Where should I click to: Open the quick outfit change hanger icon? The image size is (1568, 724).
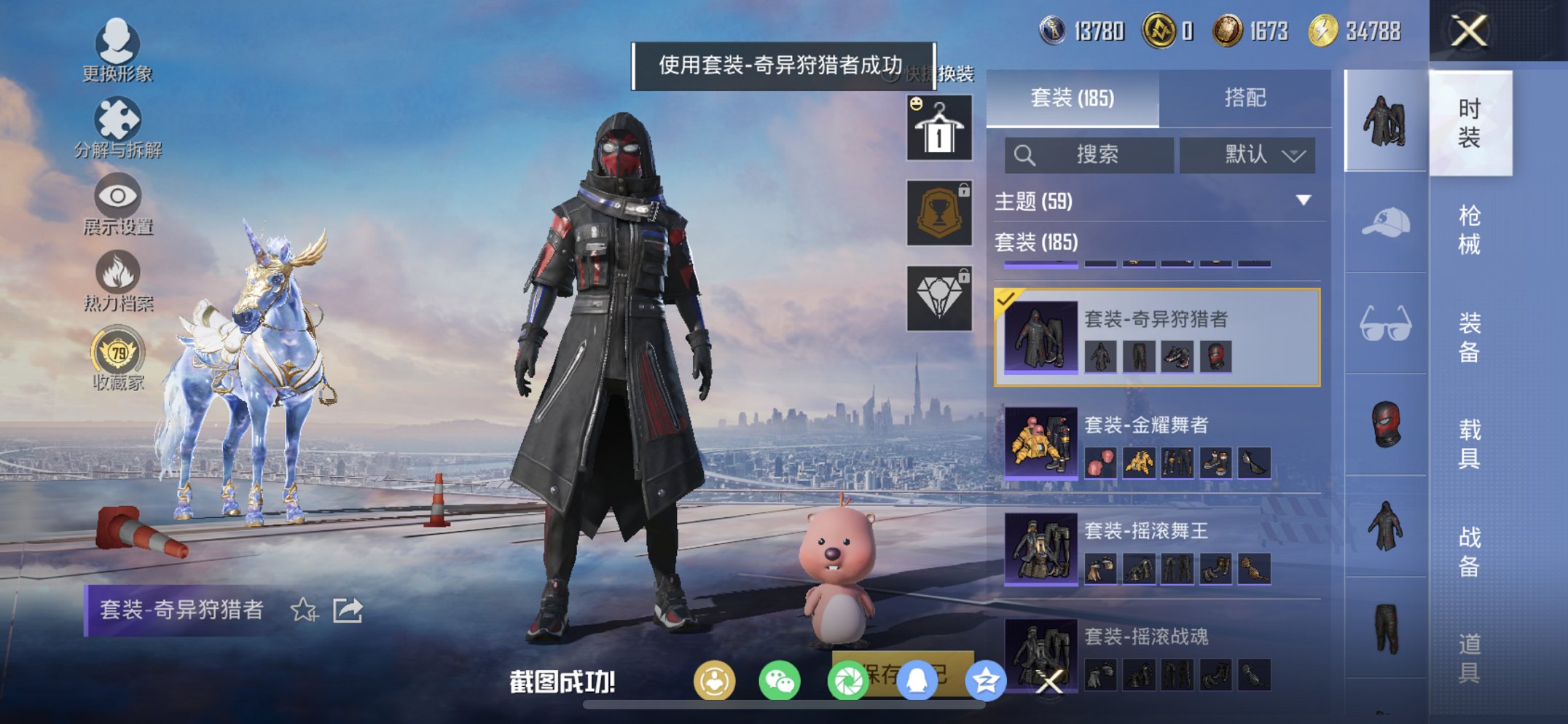(x=938, y=127)
